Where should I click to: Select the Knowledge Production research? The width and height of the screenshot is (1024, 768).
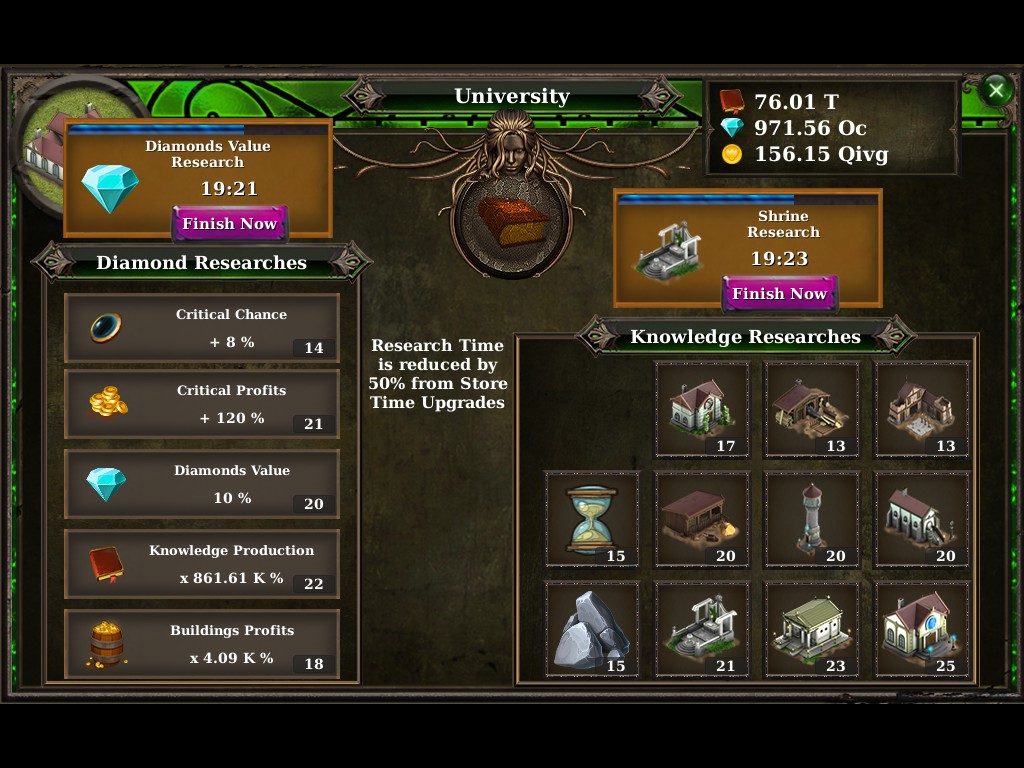202,564
